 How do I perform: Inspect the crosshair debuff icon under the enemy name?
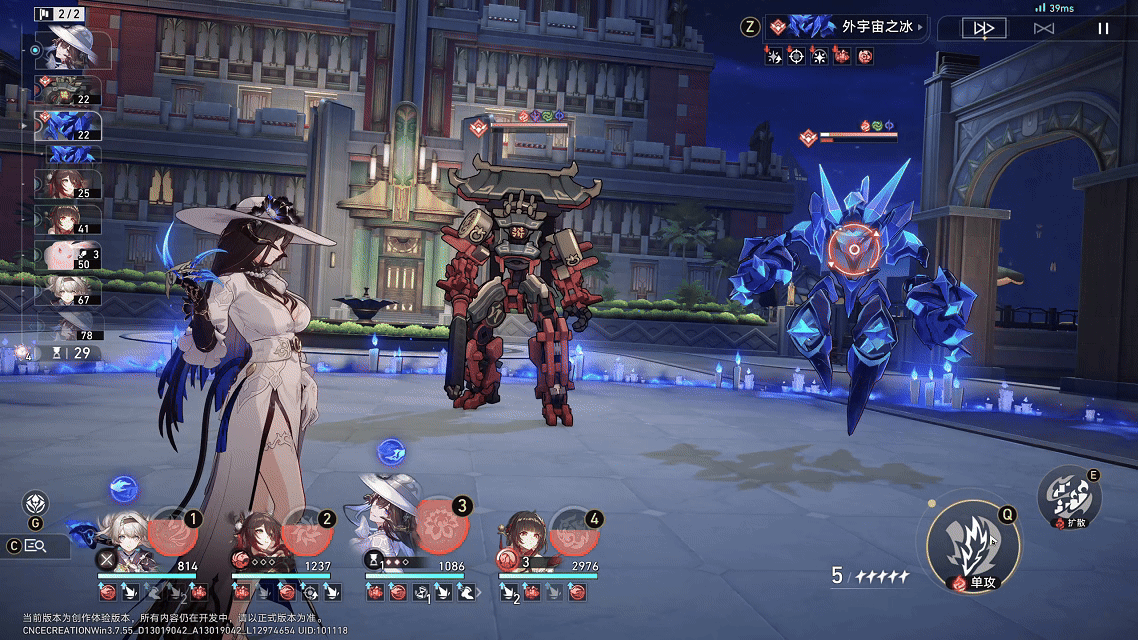[x=796, y=57]
